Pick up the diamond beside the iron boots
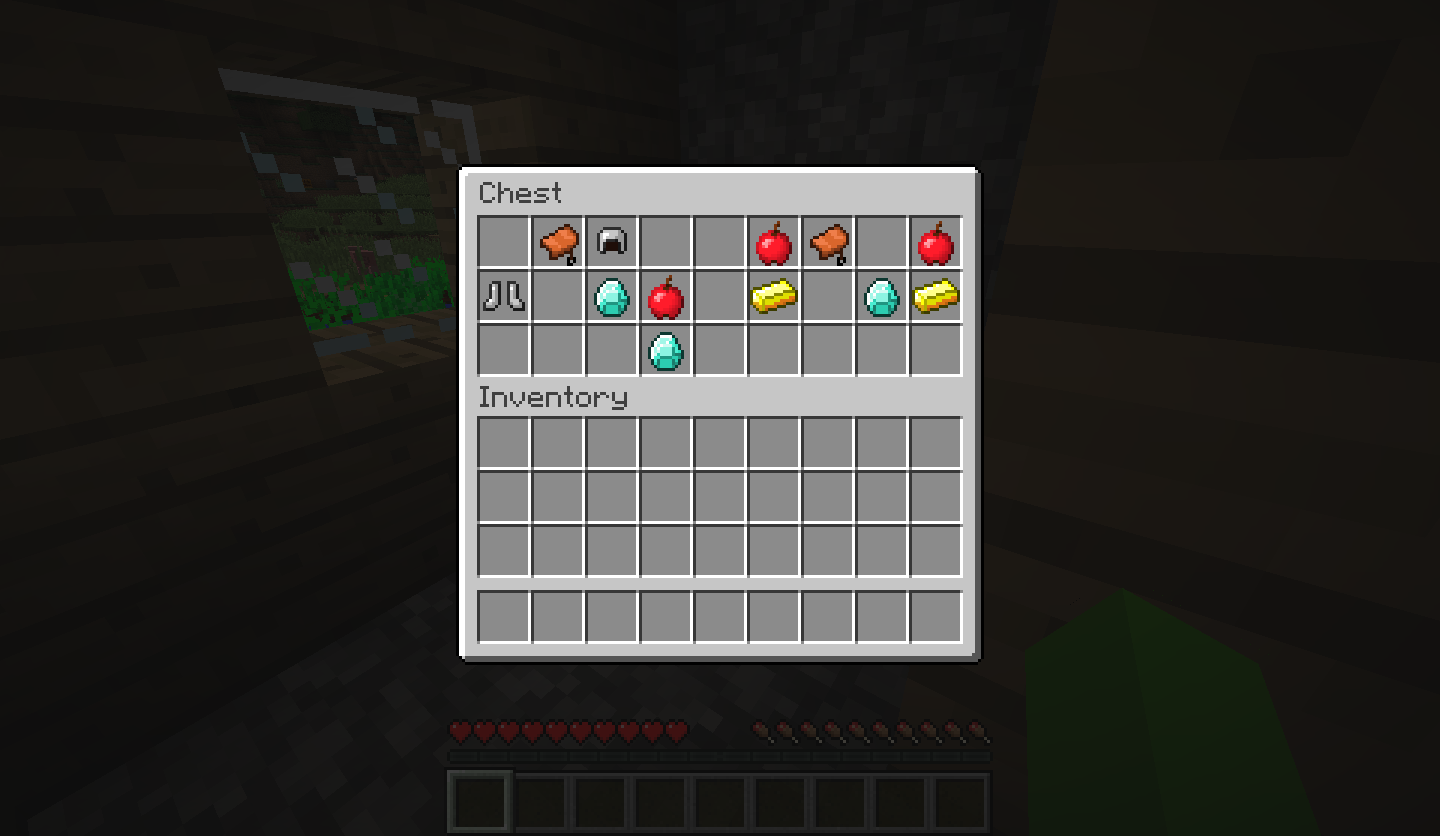 (x=612, y=295)
